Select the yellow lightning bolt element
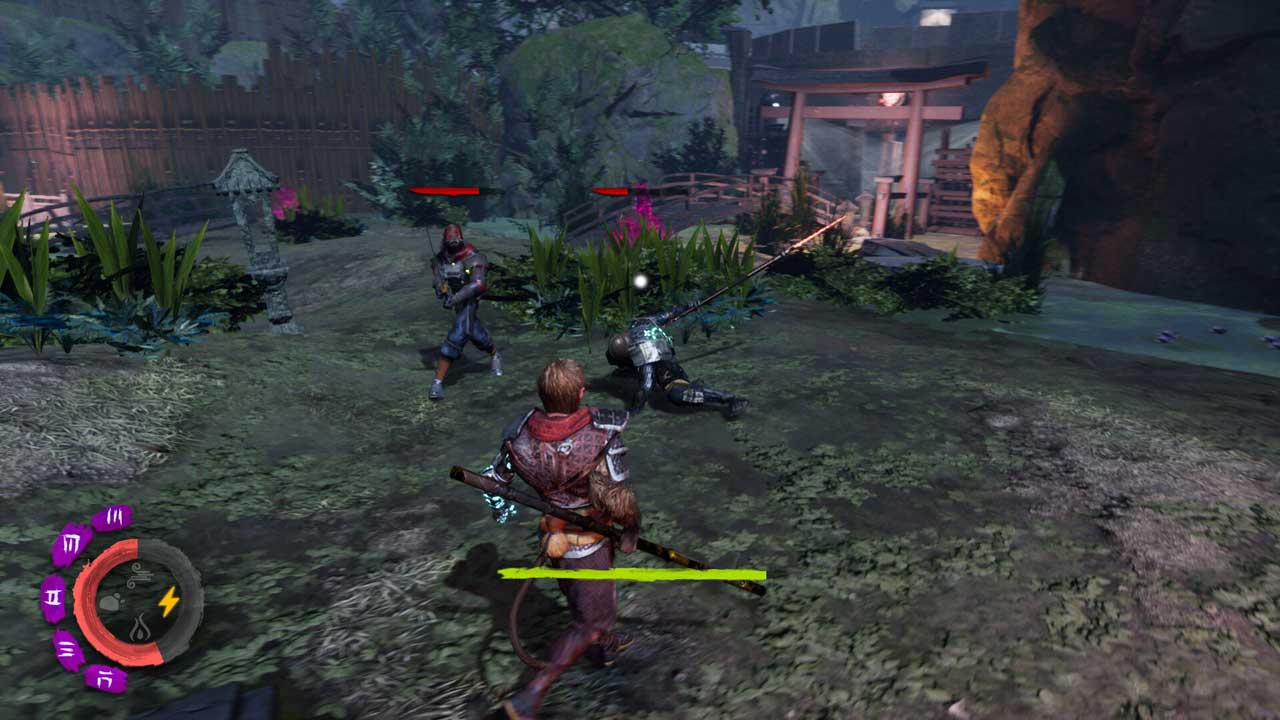This screenshot has height=720, width=1280. coord(169,601)
